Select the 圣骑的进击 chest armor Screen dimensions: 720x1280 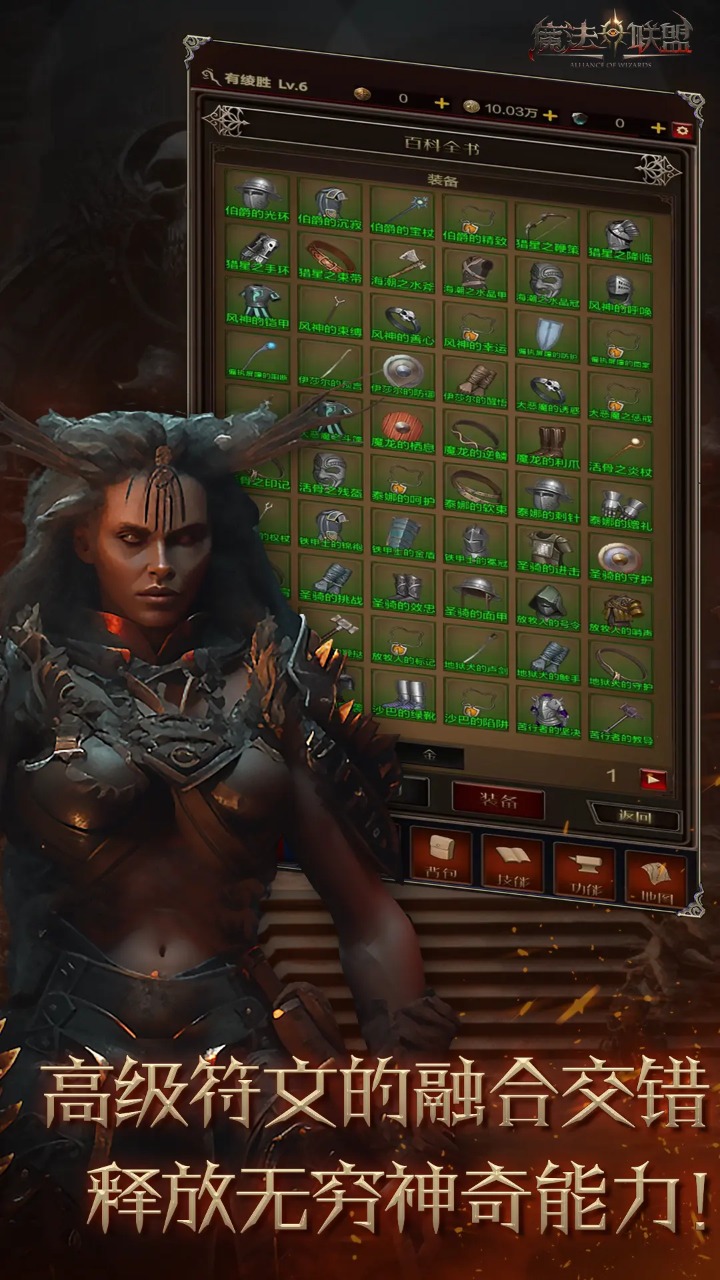pos(547,553)
